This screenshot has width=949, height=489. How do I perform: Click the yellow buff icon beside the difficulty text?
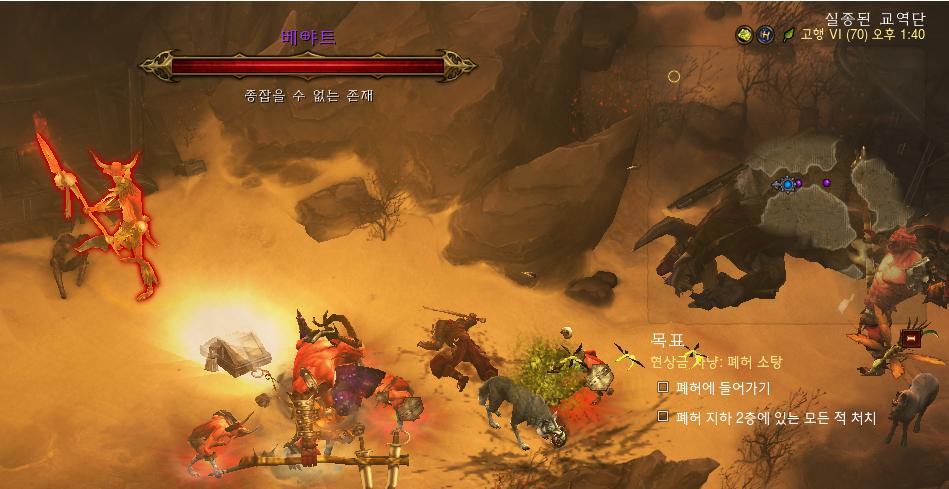point(745,35)
